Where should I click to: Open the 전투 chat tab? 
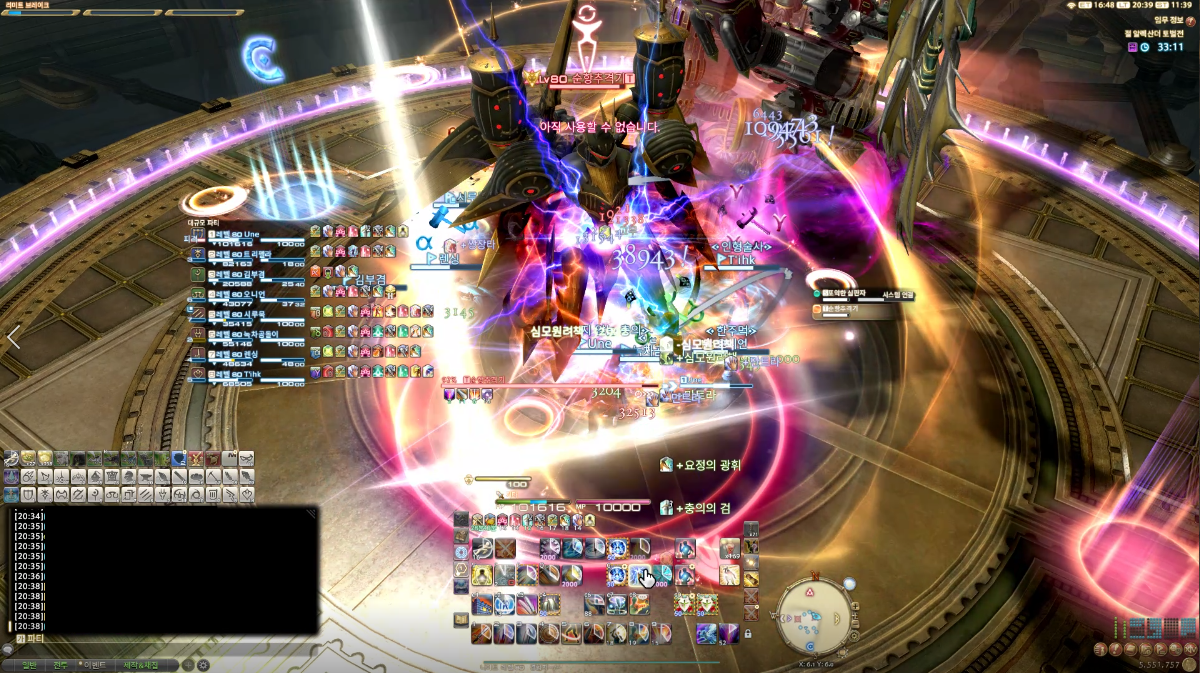coord(60,664)
